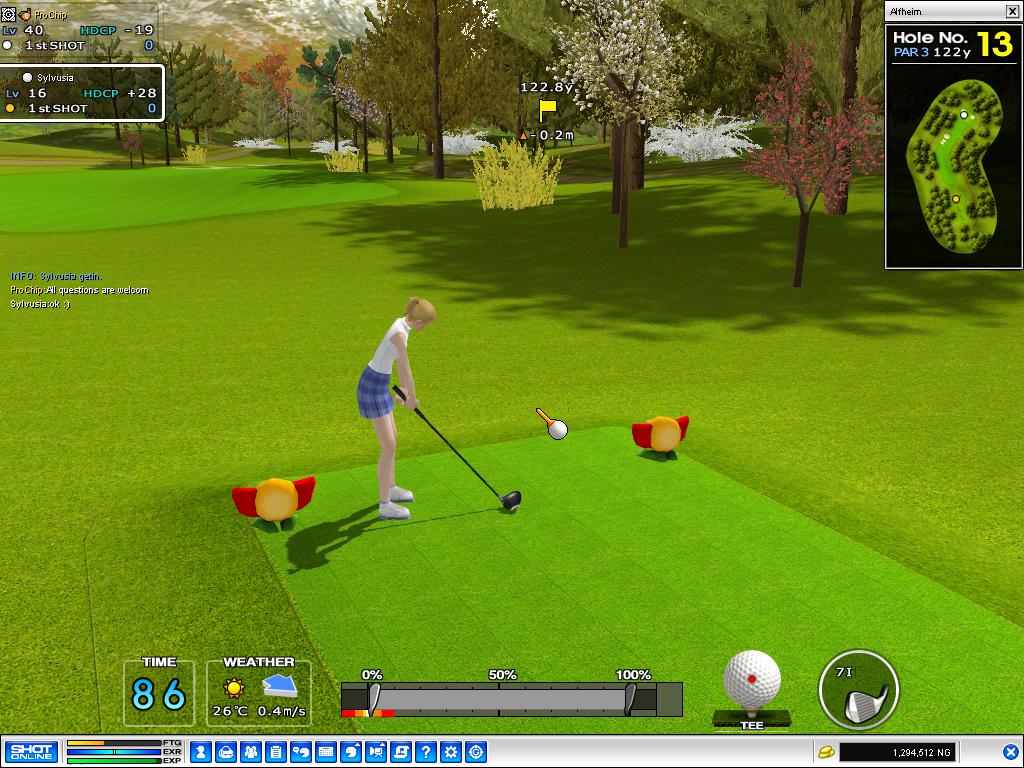Click the target icon in the toolbar
Screen dimensions: 1024x768
[x=476, y=752]
